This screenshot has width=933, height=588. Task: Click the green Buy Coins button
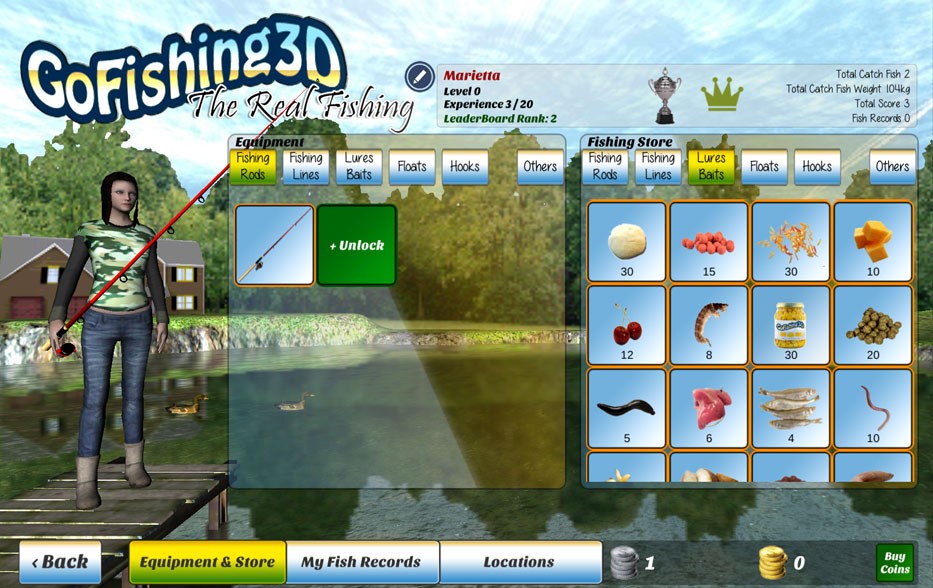(894, 563)
